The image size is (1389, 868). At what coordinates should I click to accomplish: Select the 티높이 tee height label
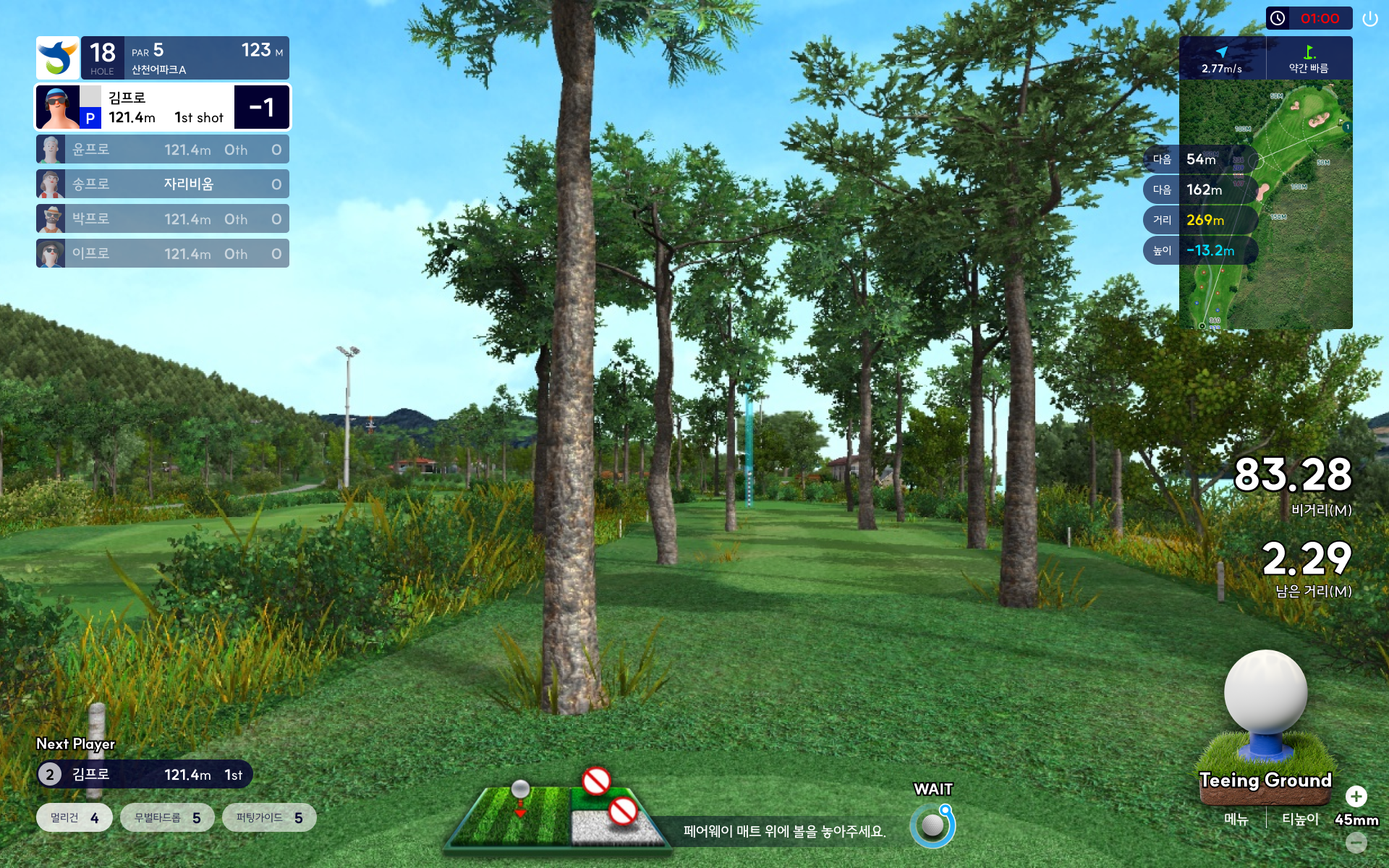1300,820
